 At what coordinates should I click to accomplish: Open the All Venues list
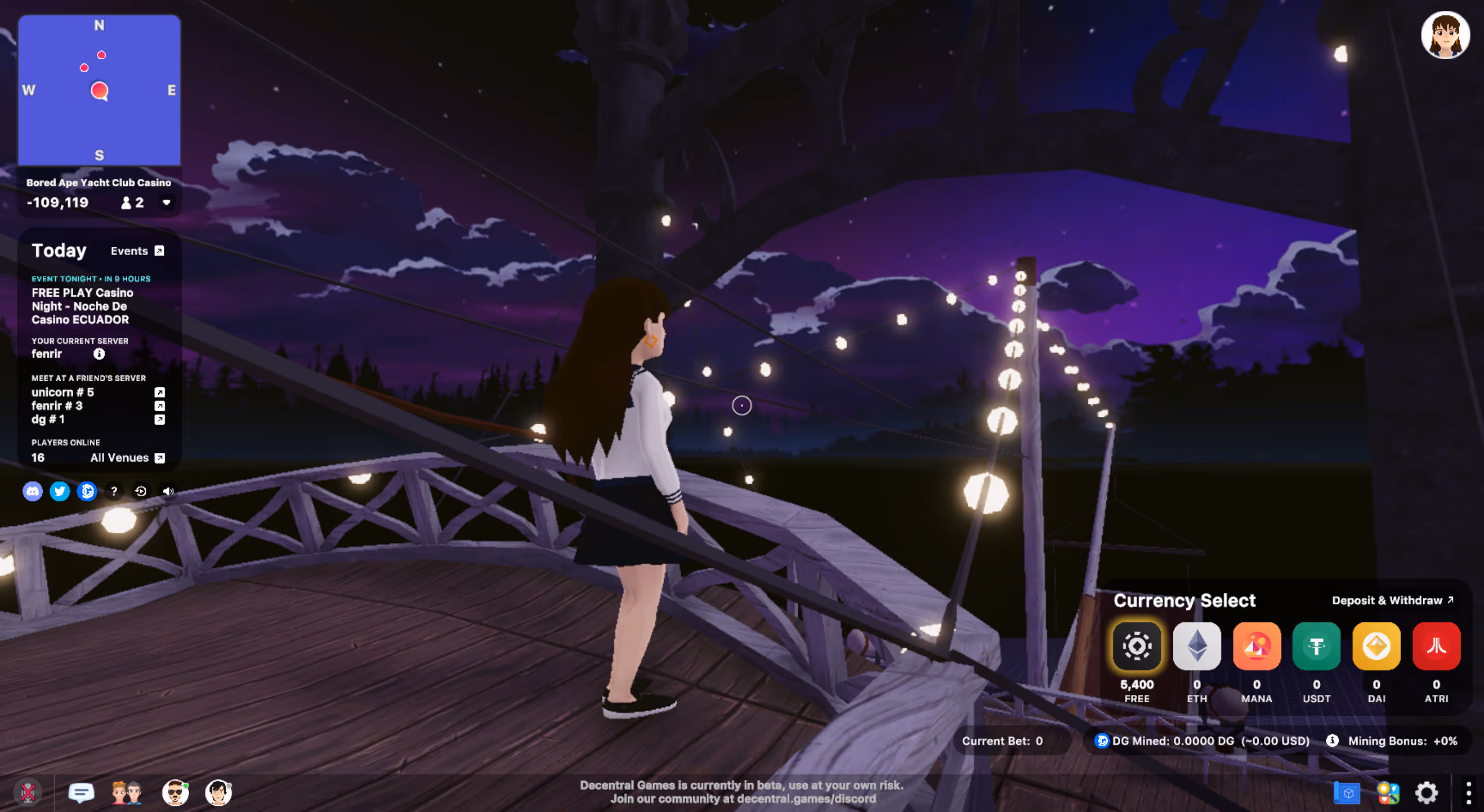pos(127,458)
